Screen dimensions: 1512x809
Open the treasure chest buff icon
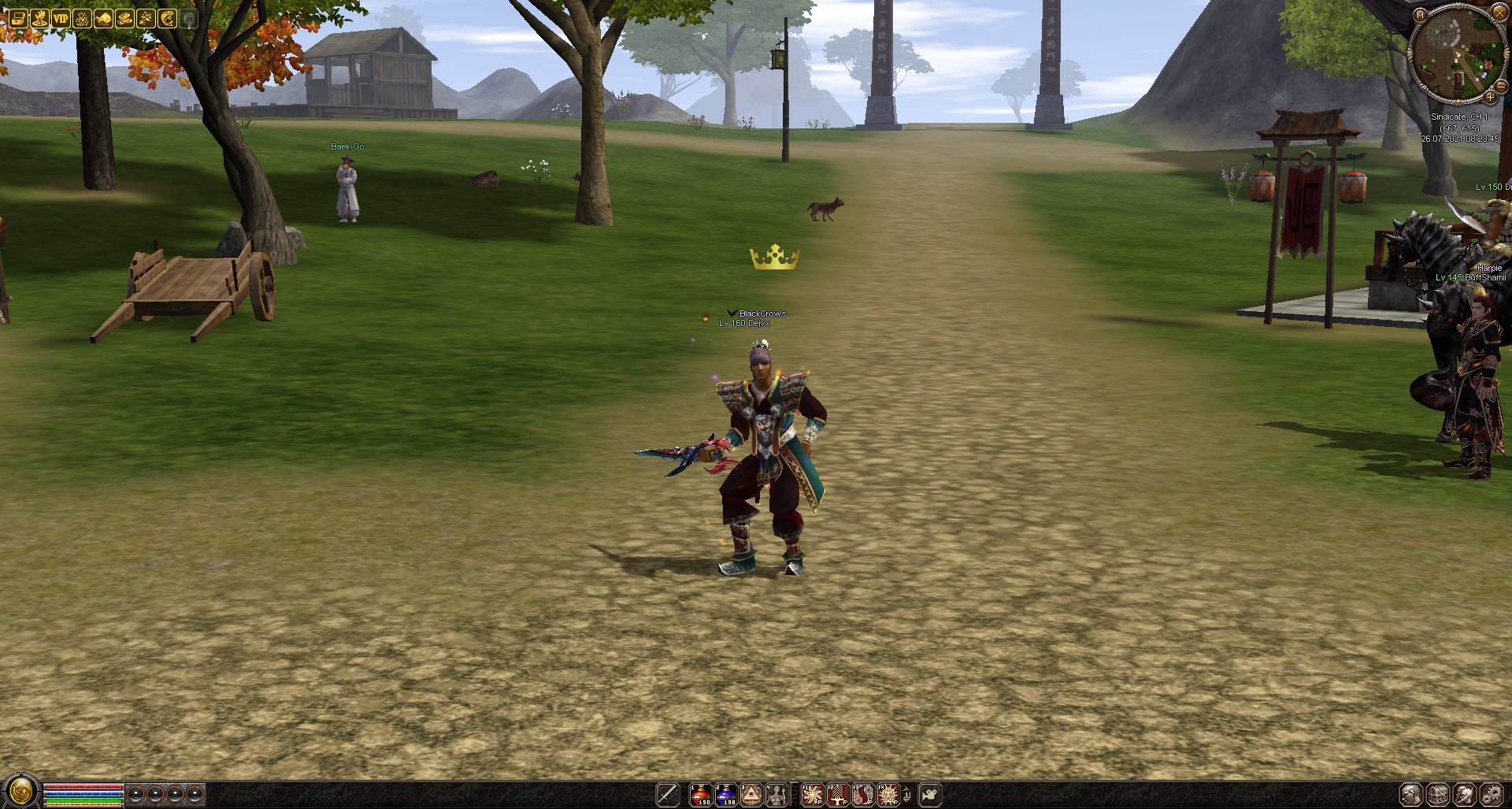click(18, 18)
